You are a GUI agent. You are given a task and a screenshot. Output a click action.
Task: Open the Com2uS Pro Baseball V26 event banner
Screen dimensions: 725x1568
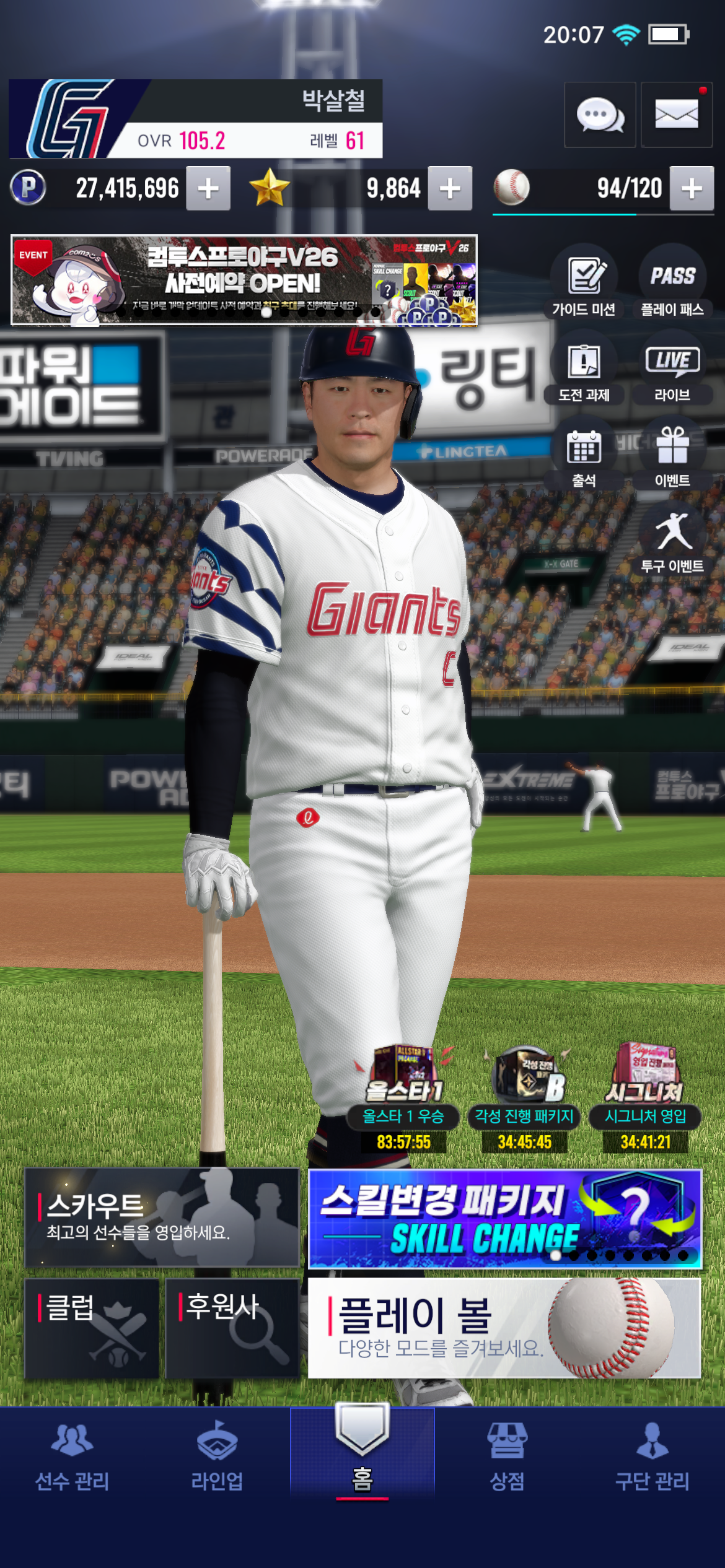tap(244, 280)
